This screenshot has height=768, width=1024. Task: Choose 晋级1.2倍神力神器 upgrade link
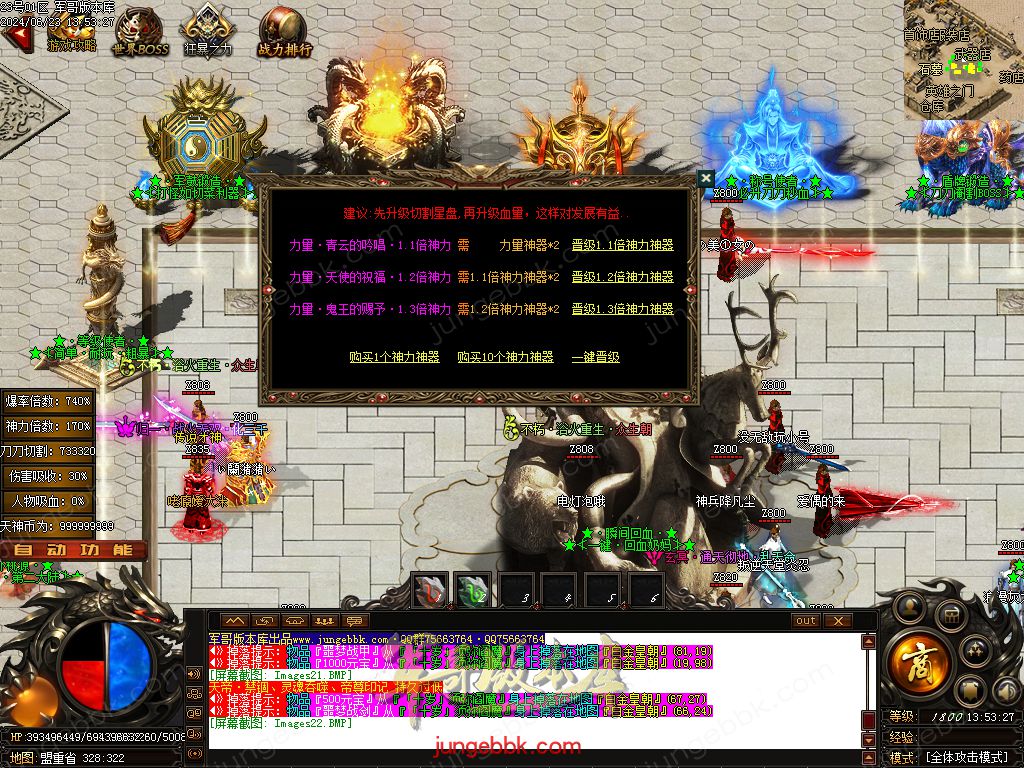coord(622,277)
